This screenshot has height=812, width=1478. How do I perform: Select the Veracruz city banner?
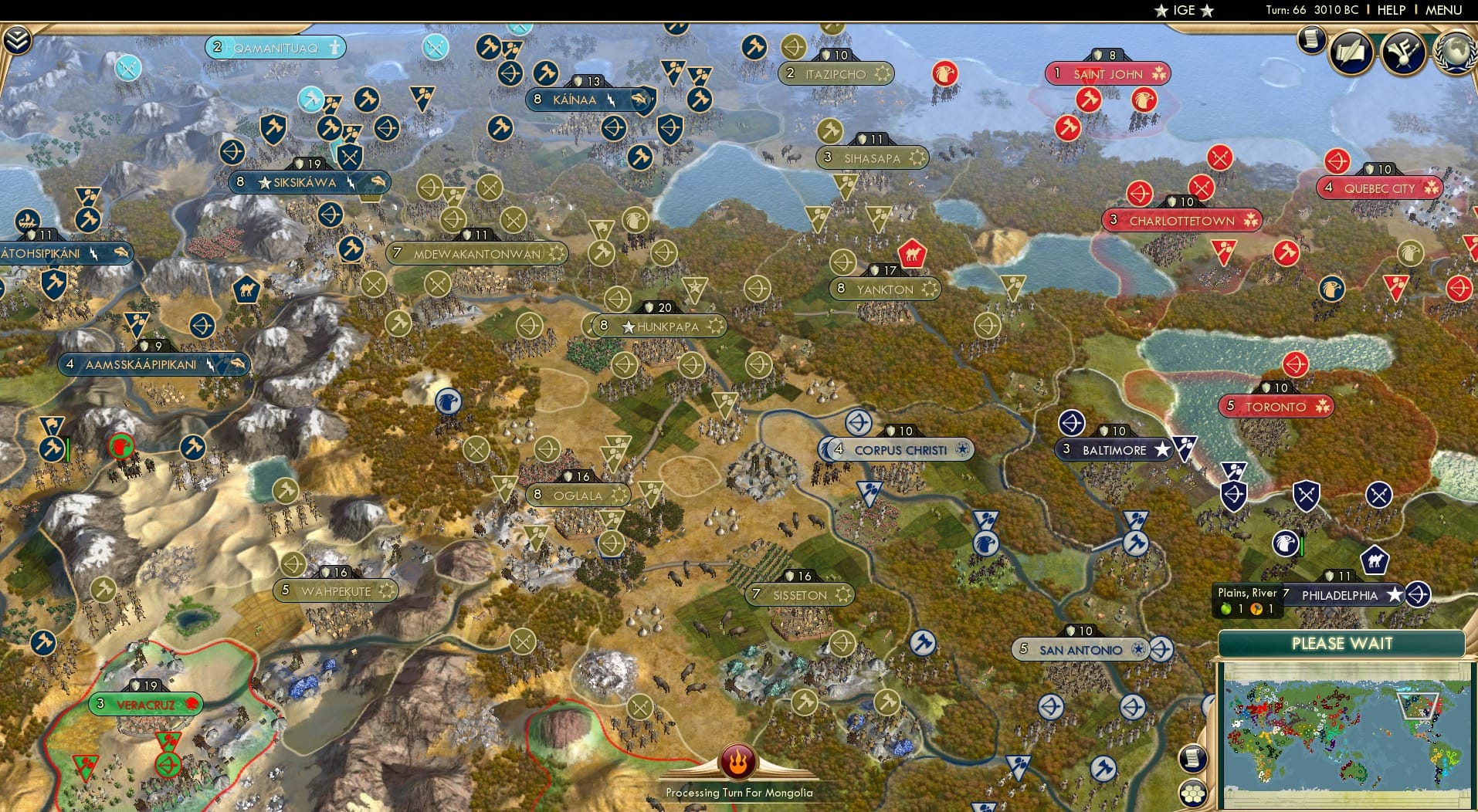(x=145, y=703)
